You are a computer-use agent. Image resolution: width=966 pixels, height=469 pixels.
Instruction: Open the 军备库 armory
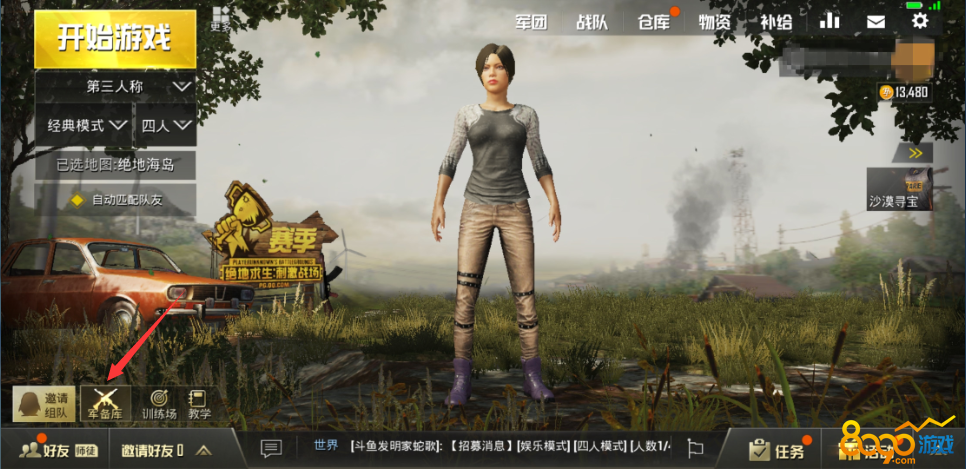[106, 404]
